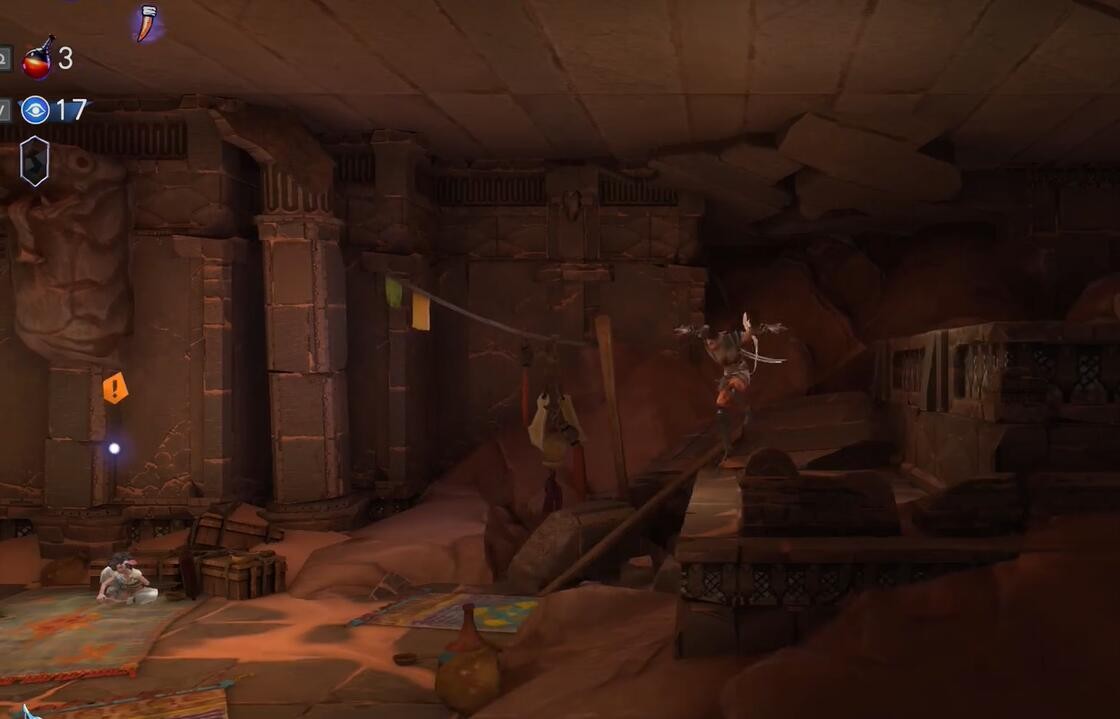The width and height of the screenshot is (1120, 719).
Task: Select the orange fang icon at top
Action: coord(147,23)
